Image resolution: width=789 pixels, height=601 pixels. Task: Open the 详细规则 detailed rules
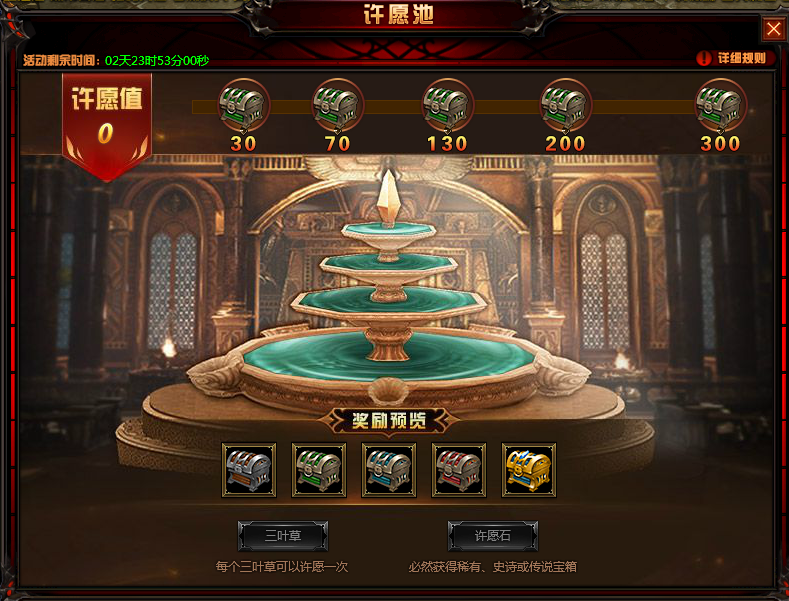734,58
